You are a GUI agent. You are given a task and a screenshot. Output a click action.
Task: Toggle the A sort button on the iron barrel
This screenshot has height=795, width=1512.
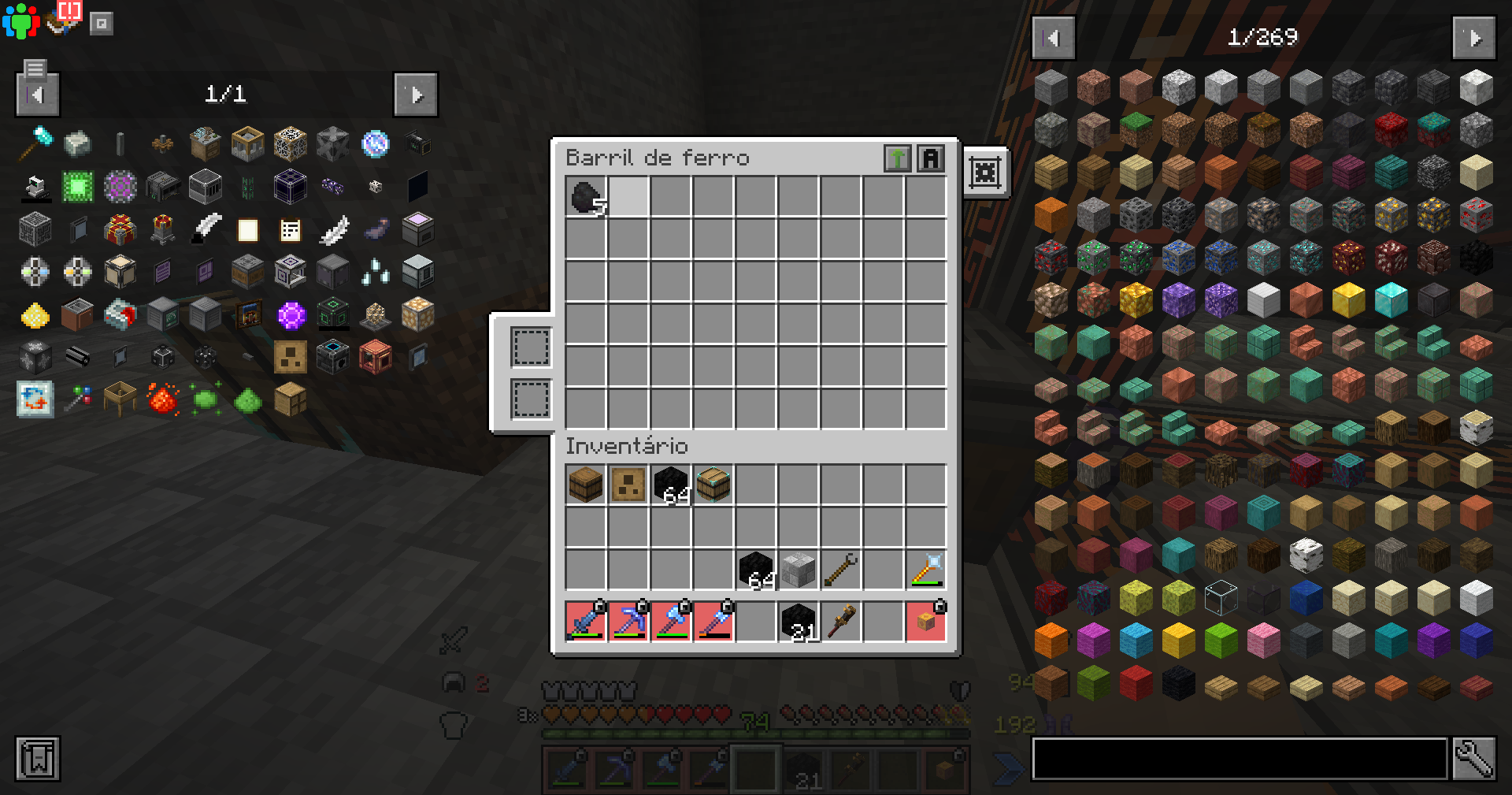932,158
